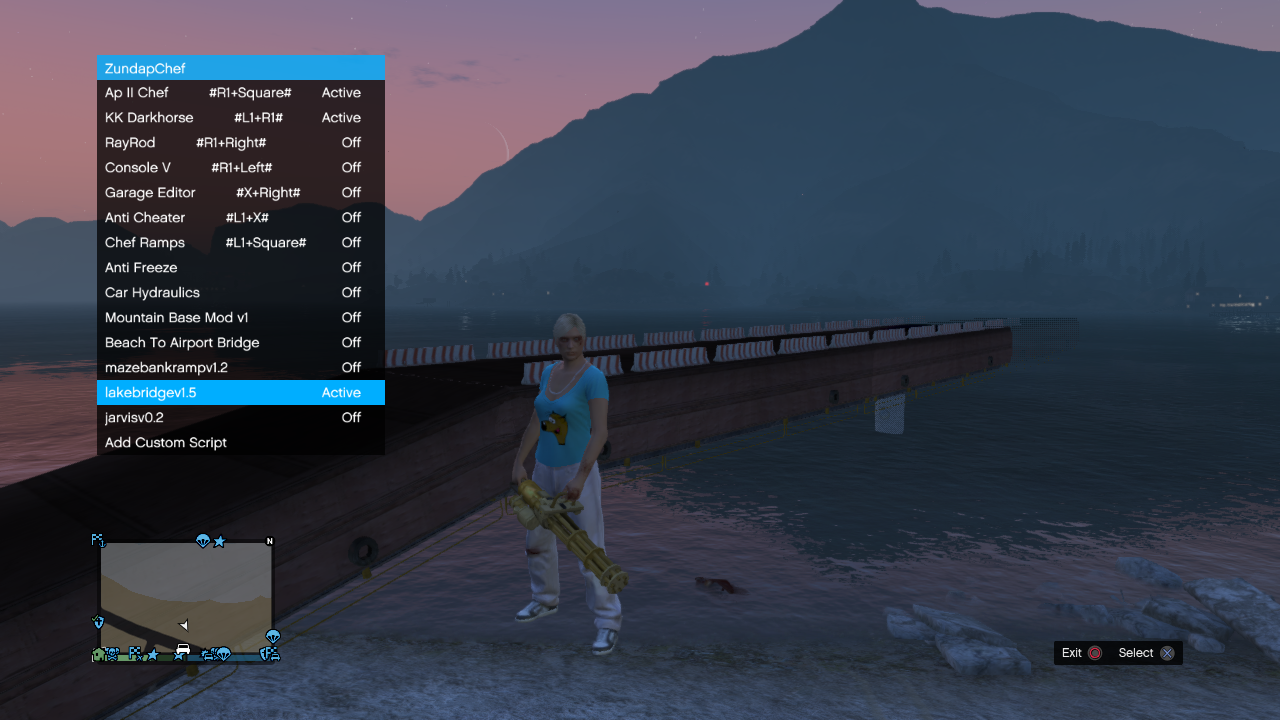Screen dimensions: 1280x720
Task: Click the player arrow marker on minimap
Action: [x=183, y=625]
